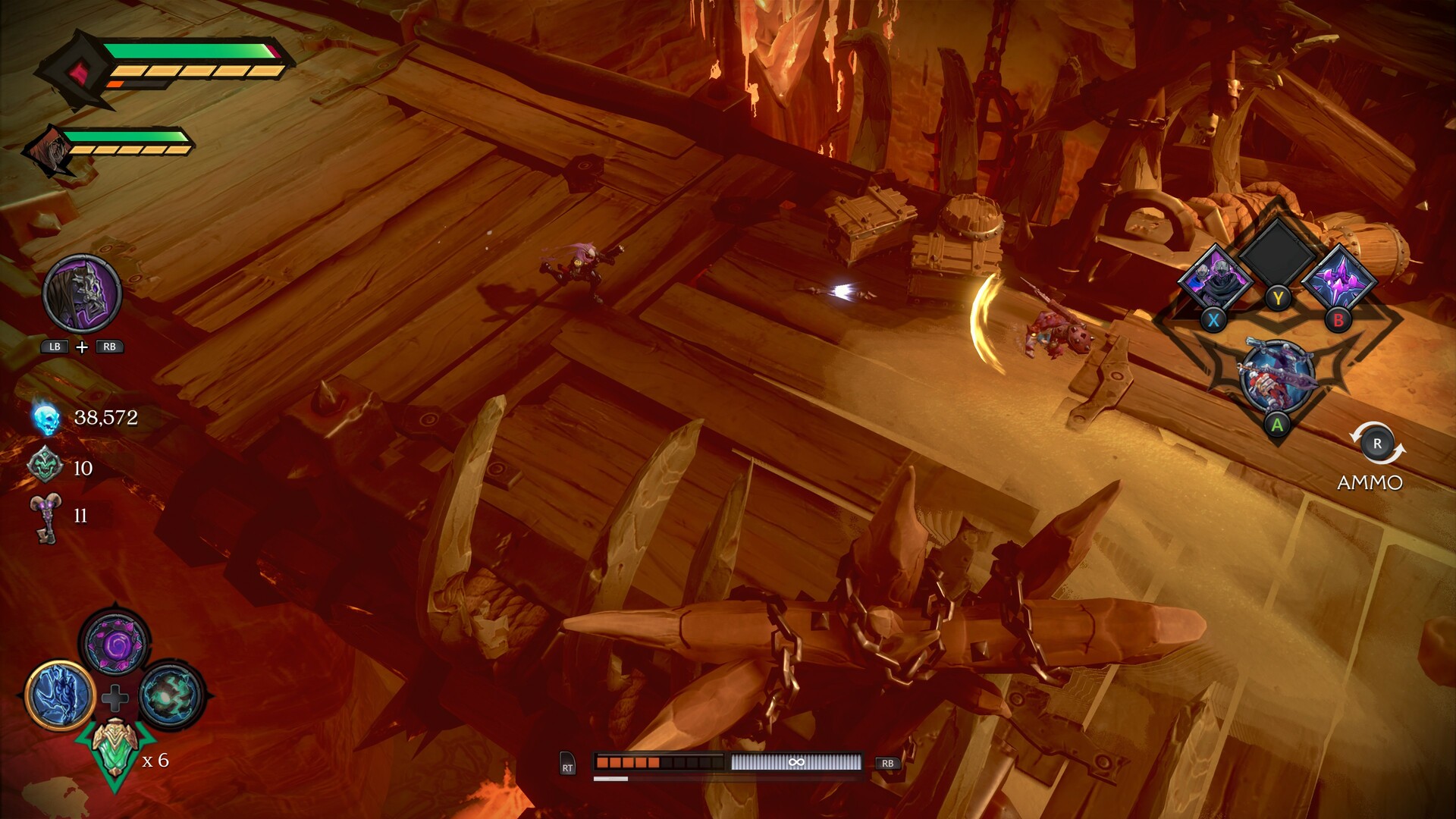Viewport: 1456px width, 819px height.
Task: Choose the blue lightning claw ability
Action: (x=61, y=695)
